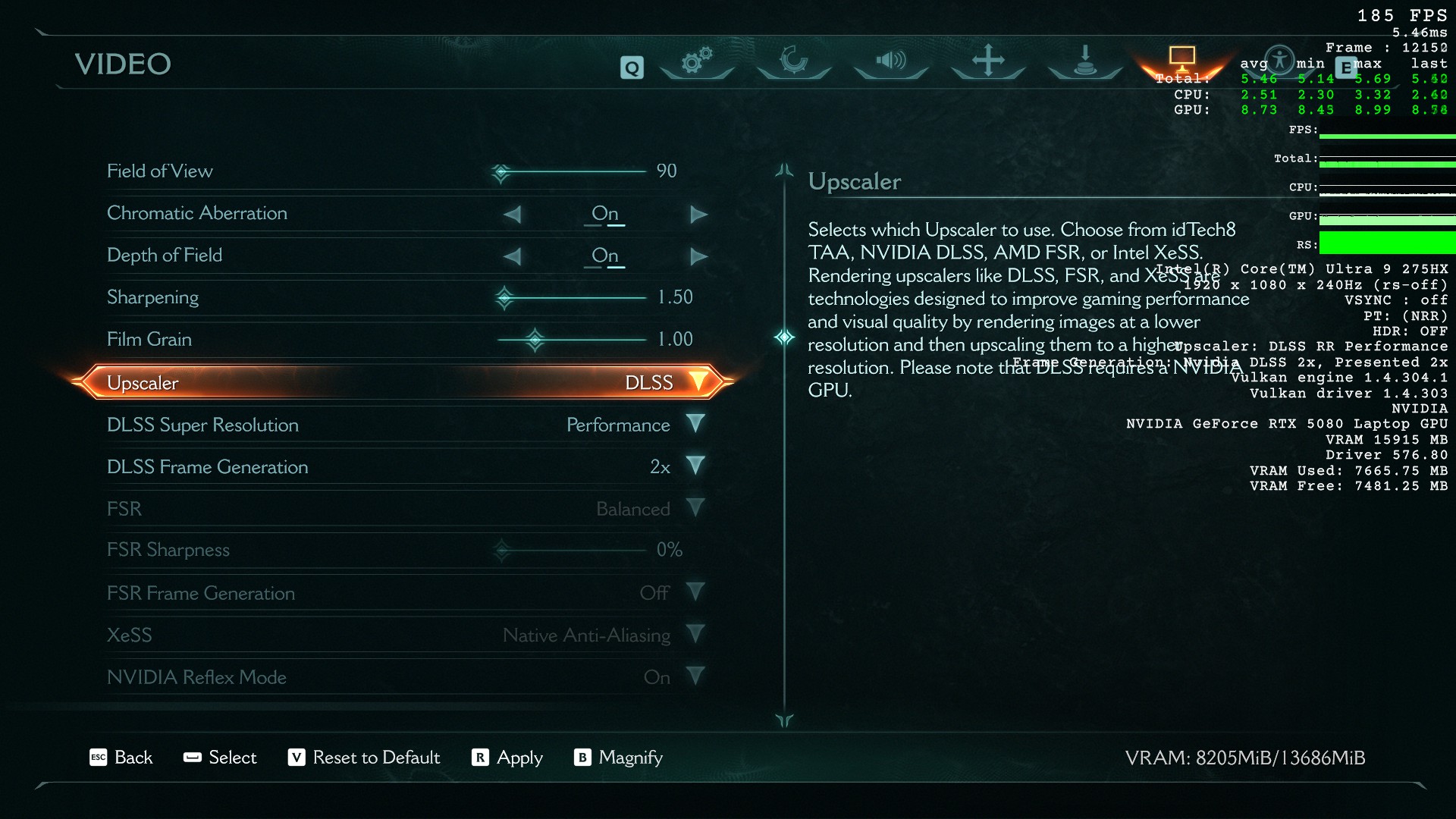
Task: Adjust the Field of View slider
Action: [500, 172]
